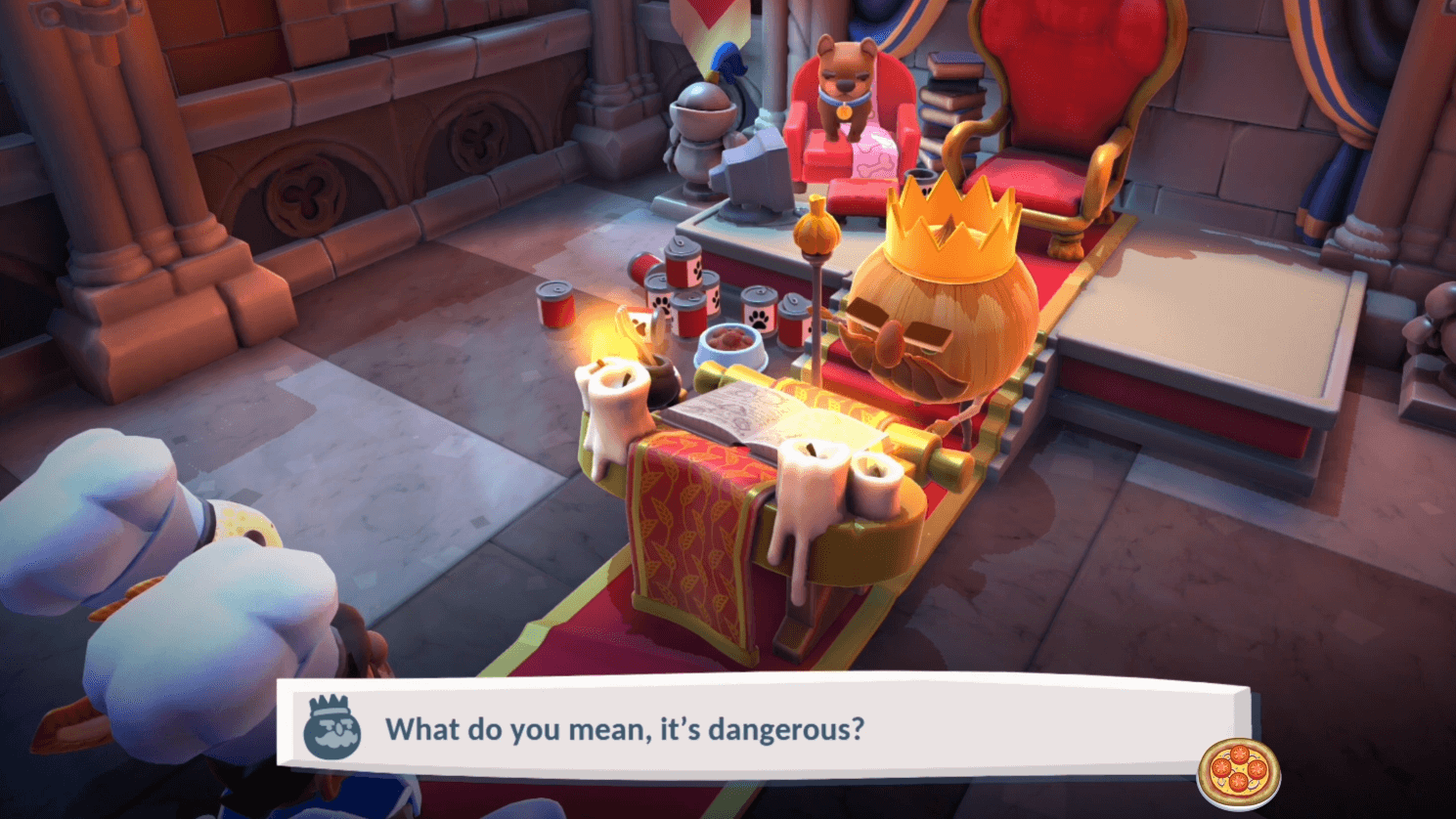The width and height of the screenshot is (1456, 819).
Task: Advance the "What do you mean" dialogue box
Action: pyautogui.click(x=763, y=728)
